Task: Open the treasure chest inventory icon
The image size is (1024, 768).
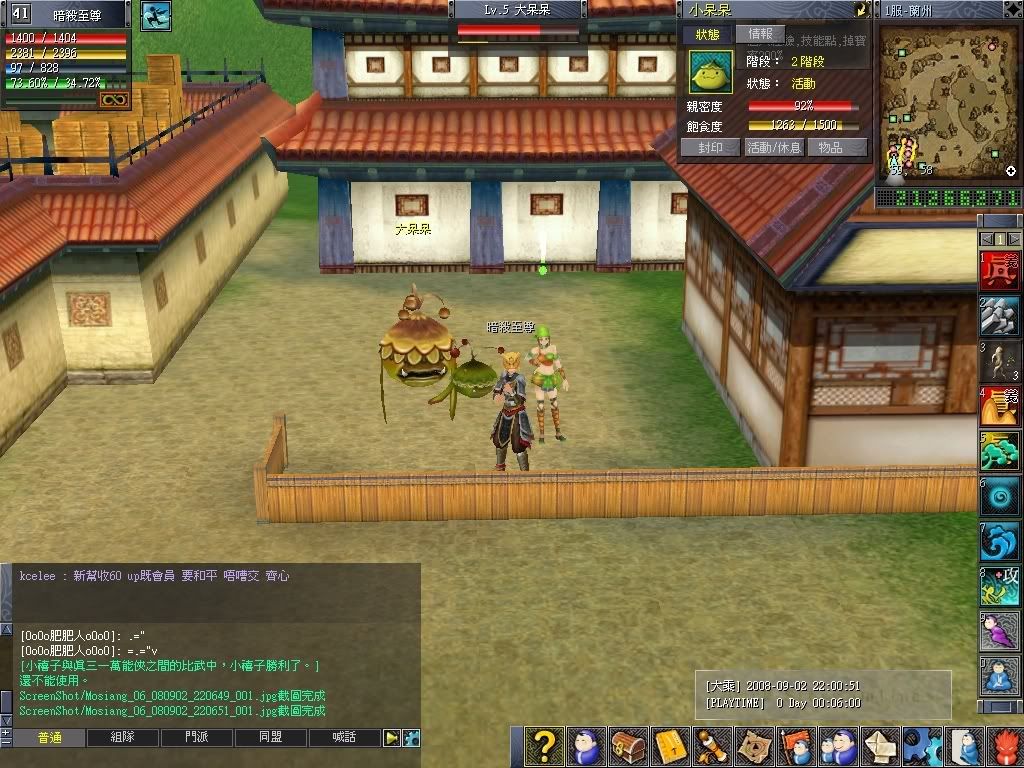Action: tap(627, 747)
